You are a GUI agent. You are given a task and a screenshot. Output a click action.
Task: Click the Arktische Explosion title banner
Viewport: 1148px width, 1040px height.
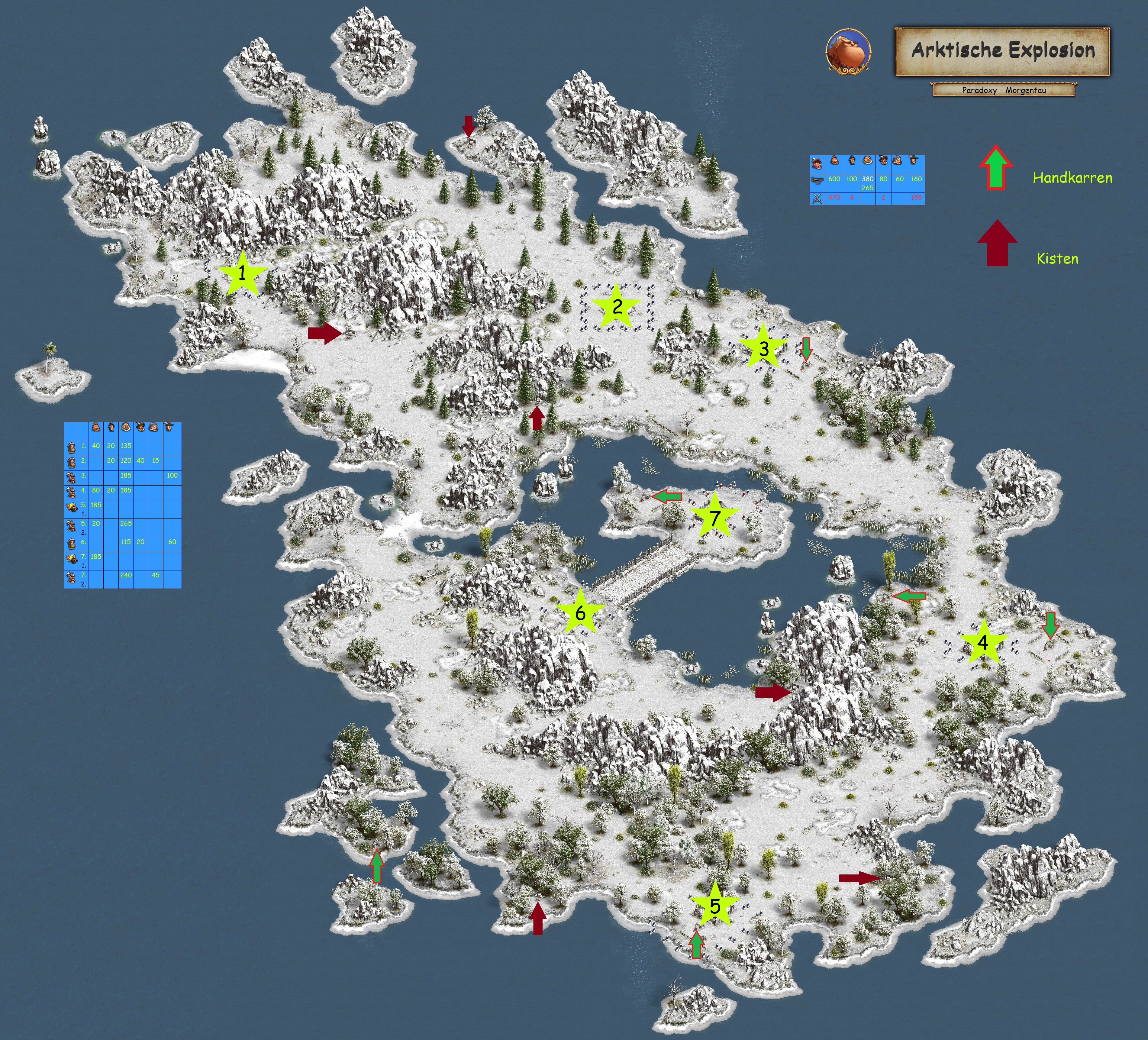pyautogui.click(x=1002, y=51)
